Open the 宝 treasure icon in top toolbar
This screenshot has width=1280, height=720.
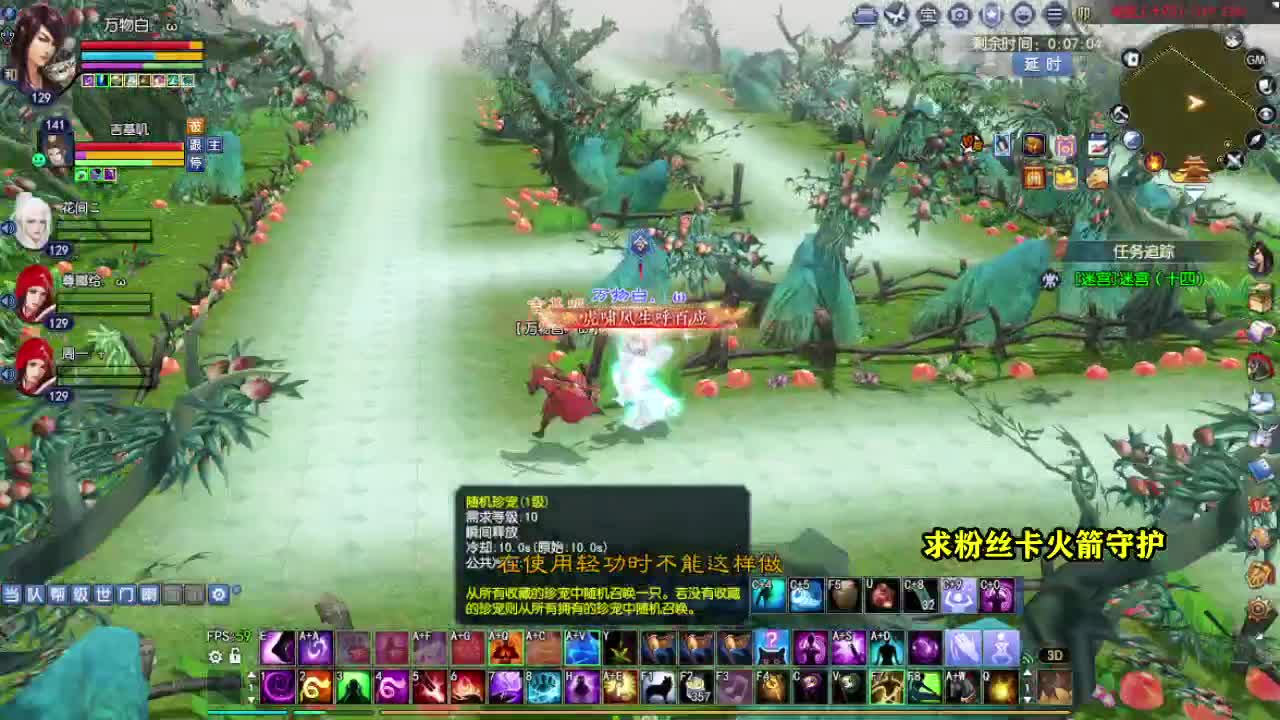click(928, 15)
